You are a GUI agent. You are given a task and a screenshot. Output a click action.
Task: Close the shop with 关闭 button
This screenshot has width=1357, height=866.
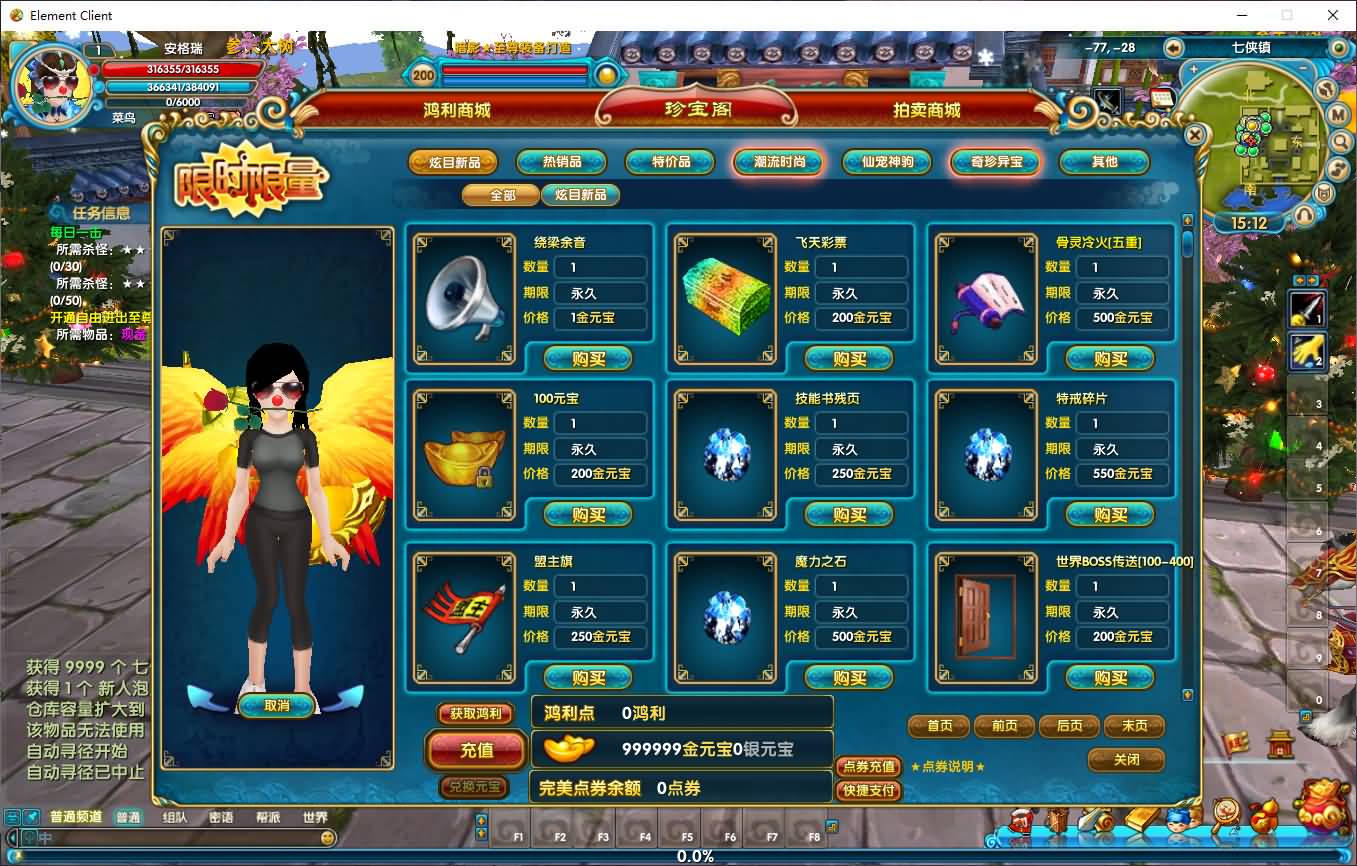tap(1126, 760)
